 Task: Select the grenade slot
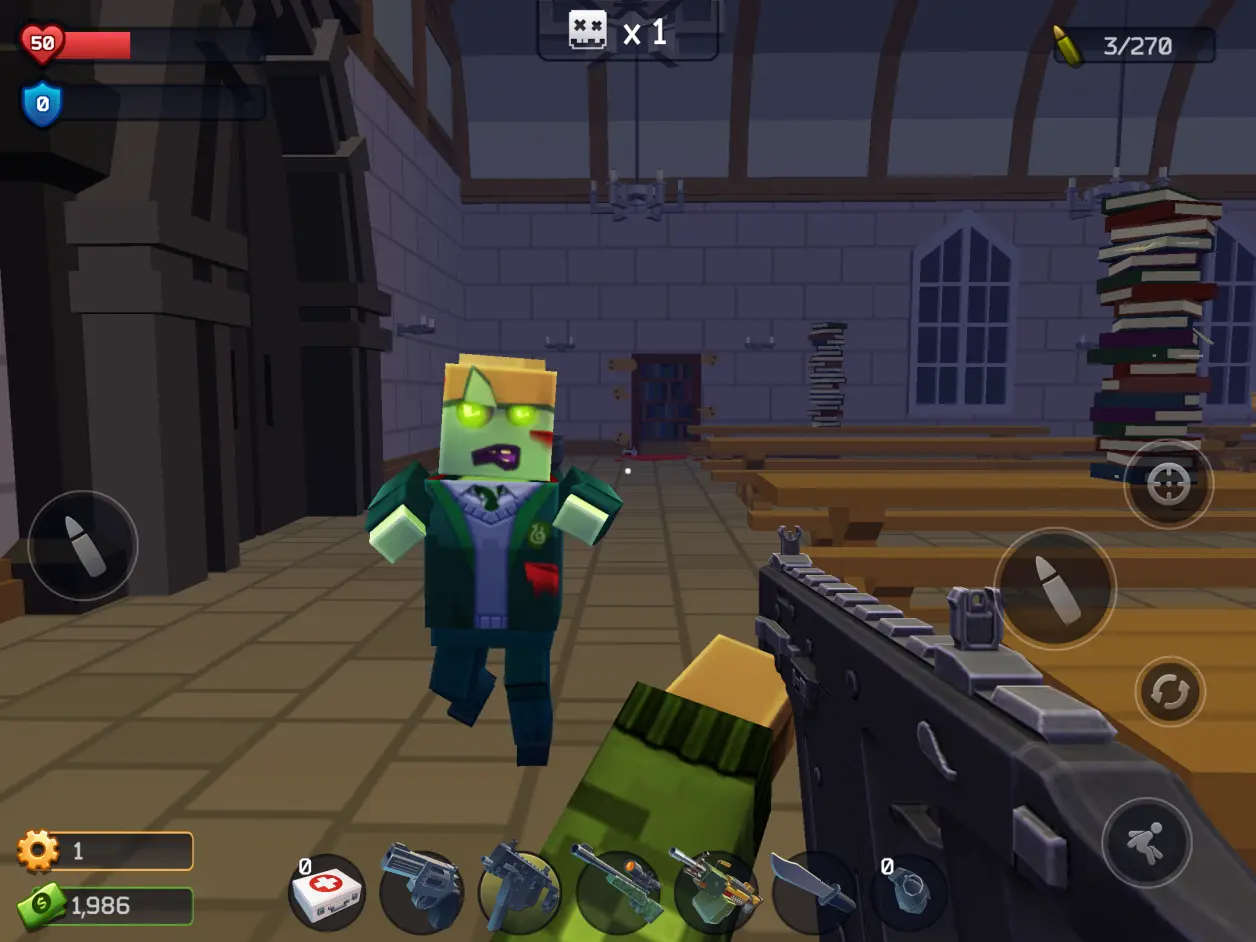908,892
